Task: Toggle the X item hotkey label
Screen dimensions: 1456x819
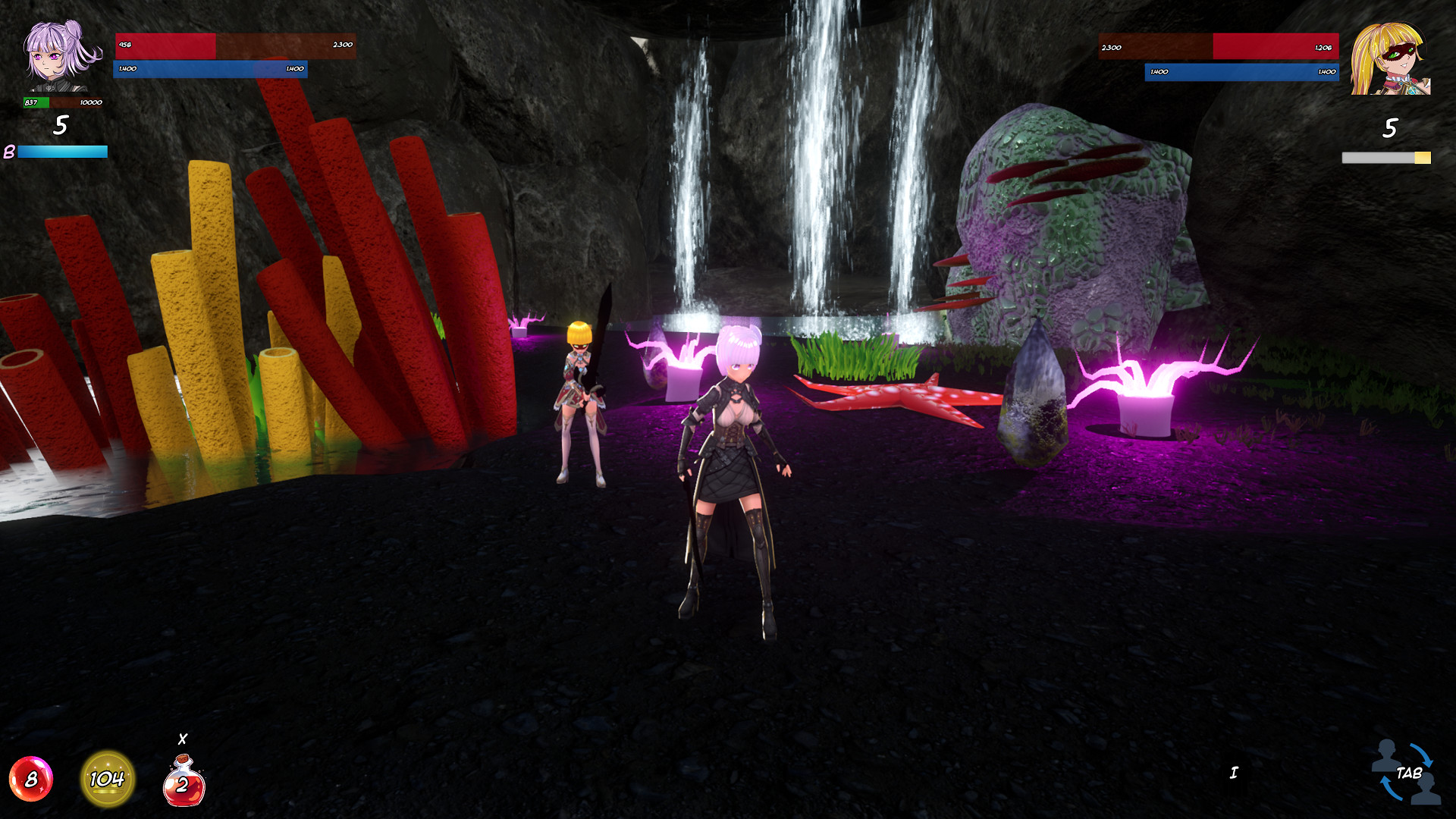Action: [182, 738]
